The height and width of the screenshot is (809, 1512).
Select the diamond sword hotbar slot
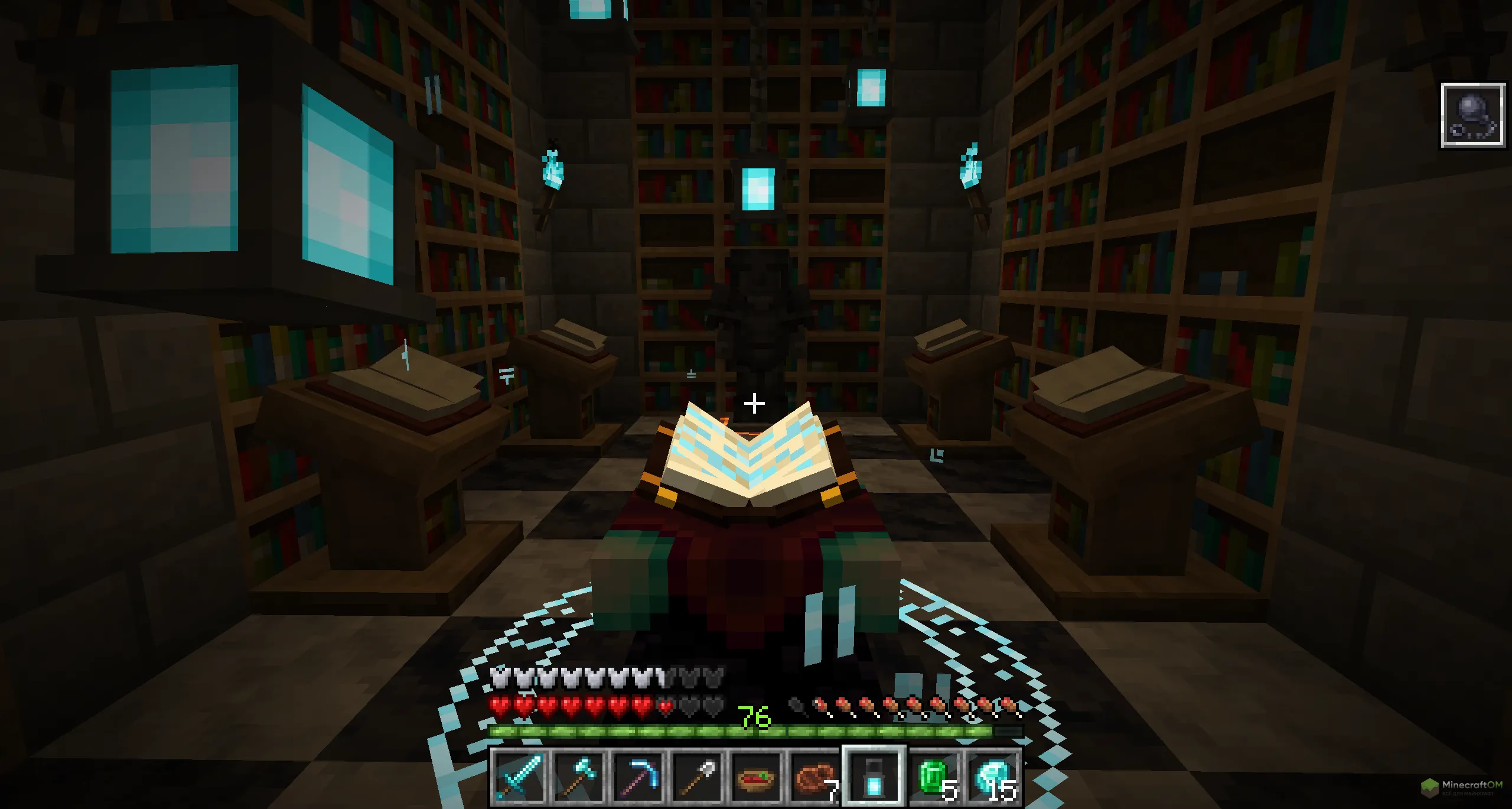520,776
